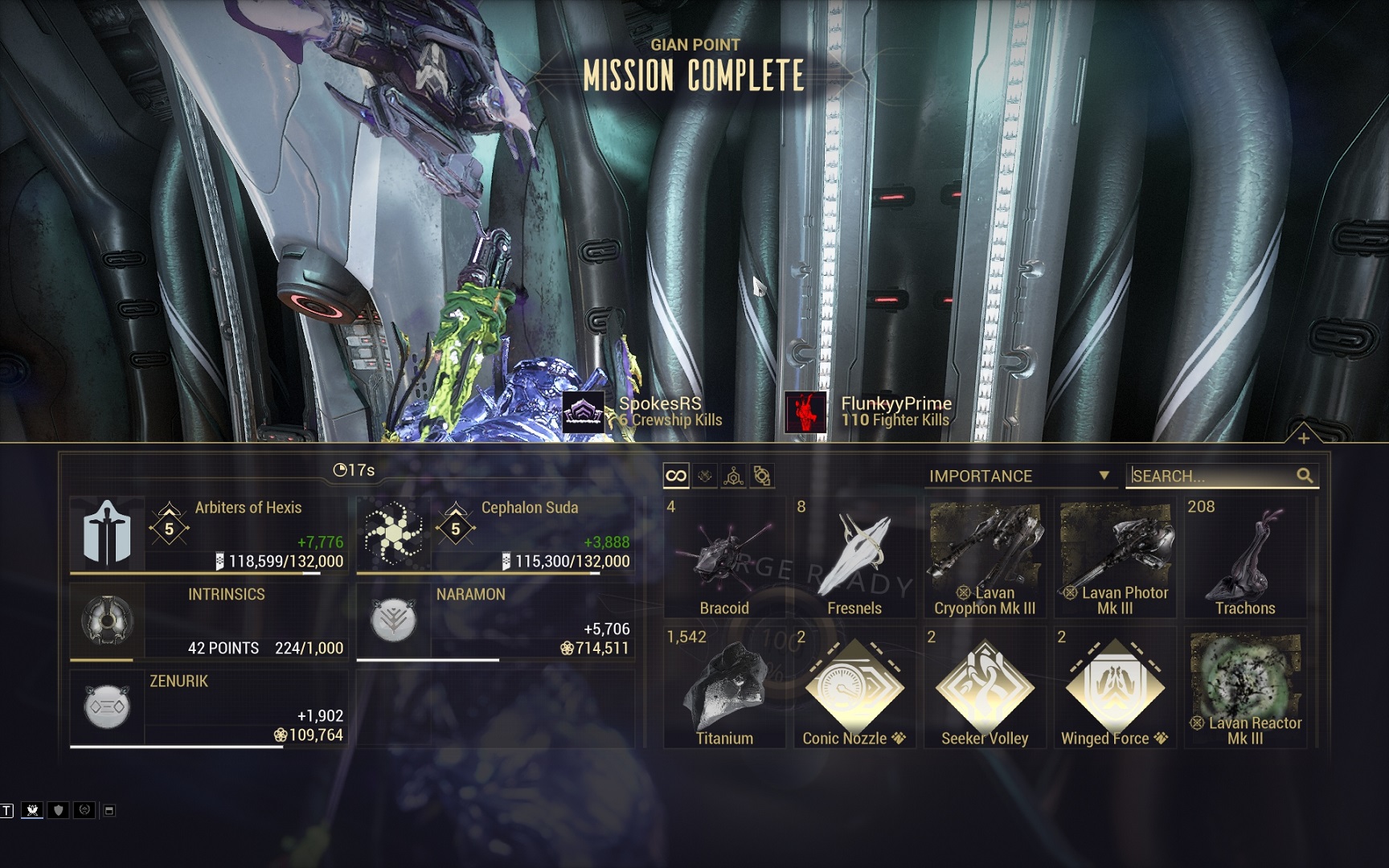The height and width of the screenshot is (868, 1389).
Task: Open the Importance sort dropdown
Action: tap(1018, 476)
